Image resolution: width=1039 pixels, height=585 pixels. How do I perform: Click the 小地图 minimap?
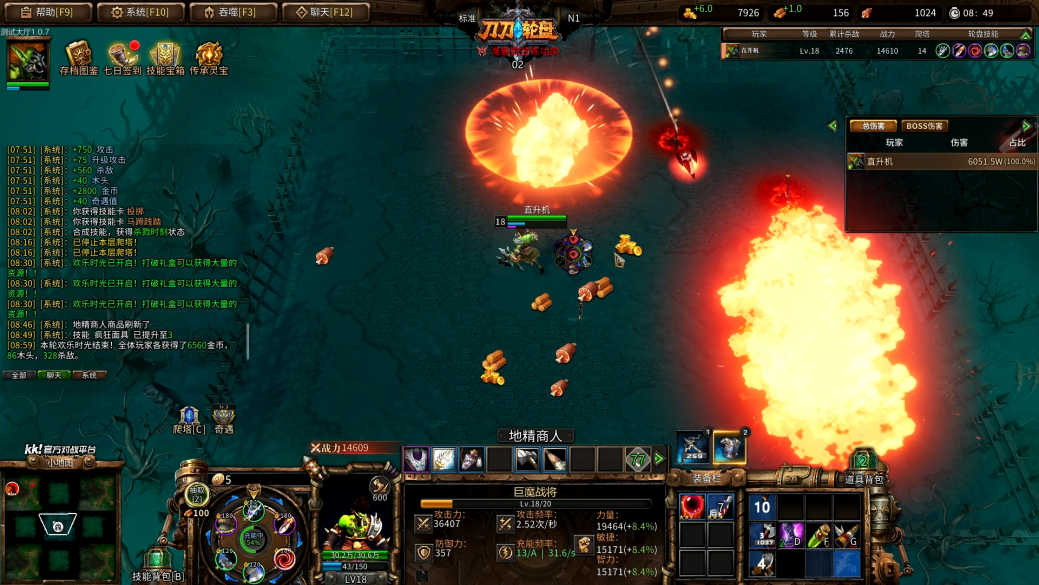58,520
